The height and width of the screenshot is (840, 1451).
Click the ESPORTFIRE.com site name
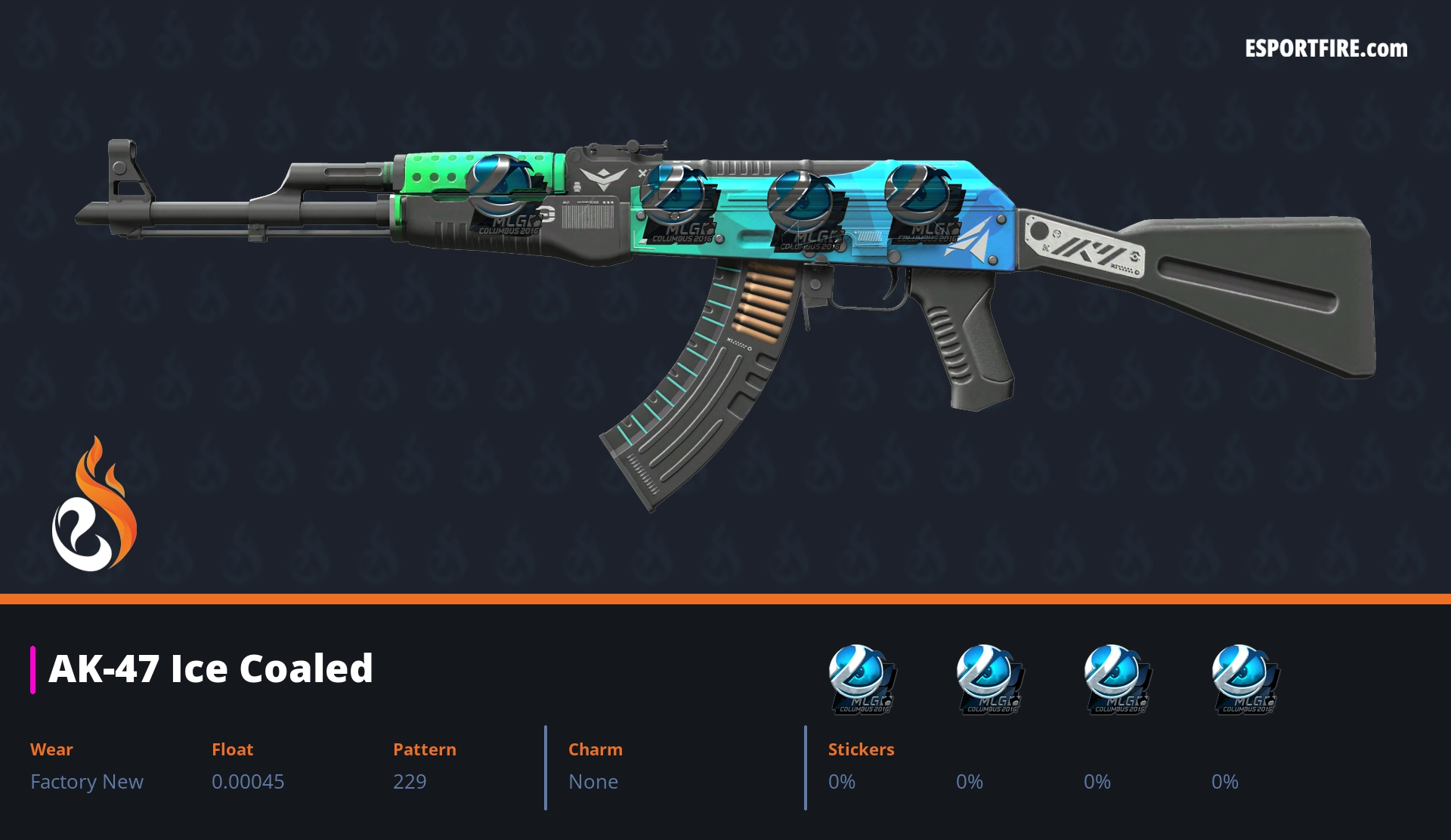[1326, 49]
